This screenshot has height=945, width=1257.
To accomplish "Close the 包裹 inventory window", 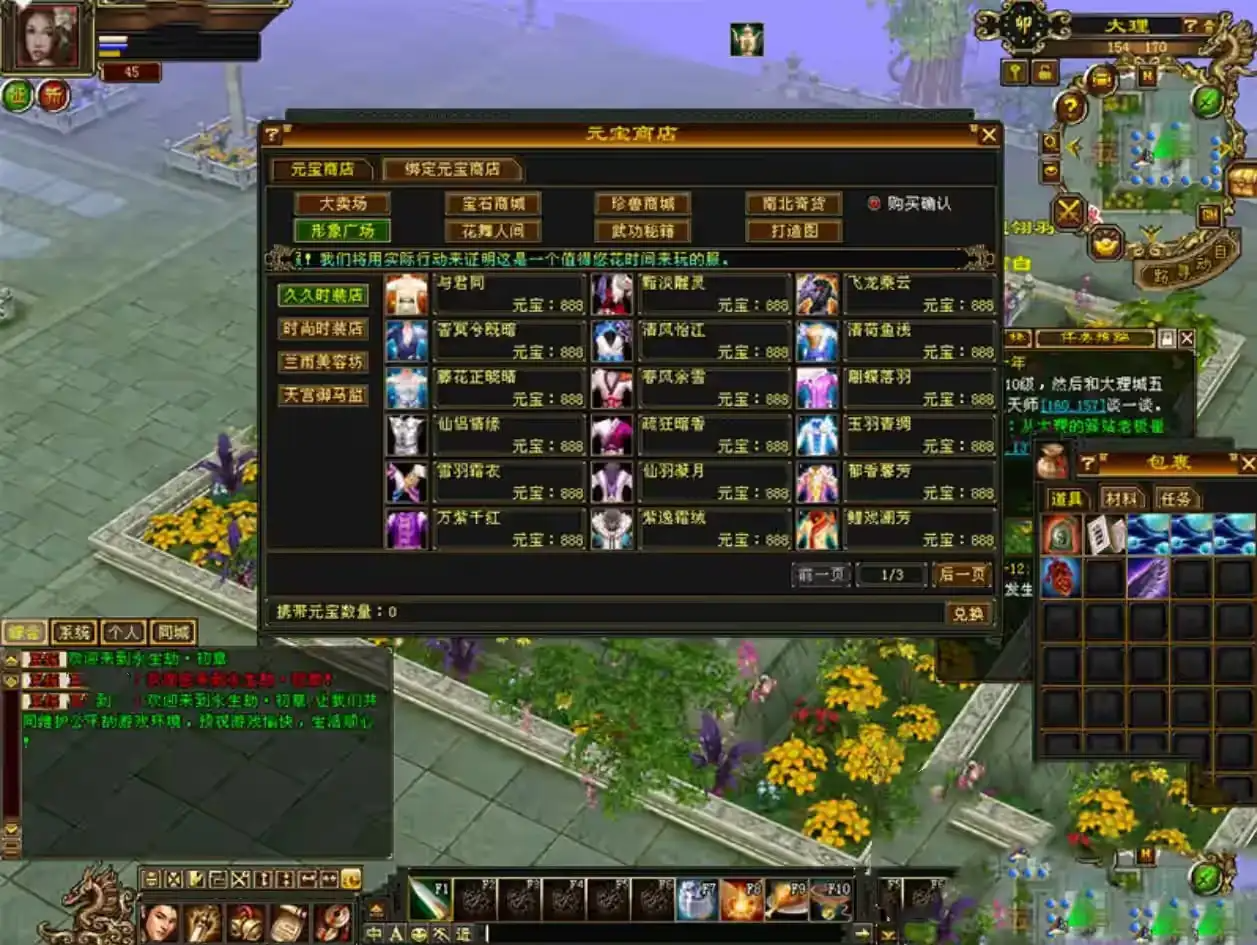I will click(1246, 463).
